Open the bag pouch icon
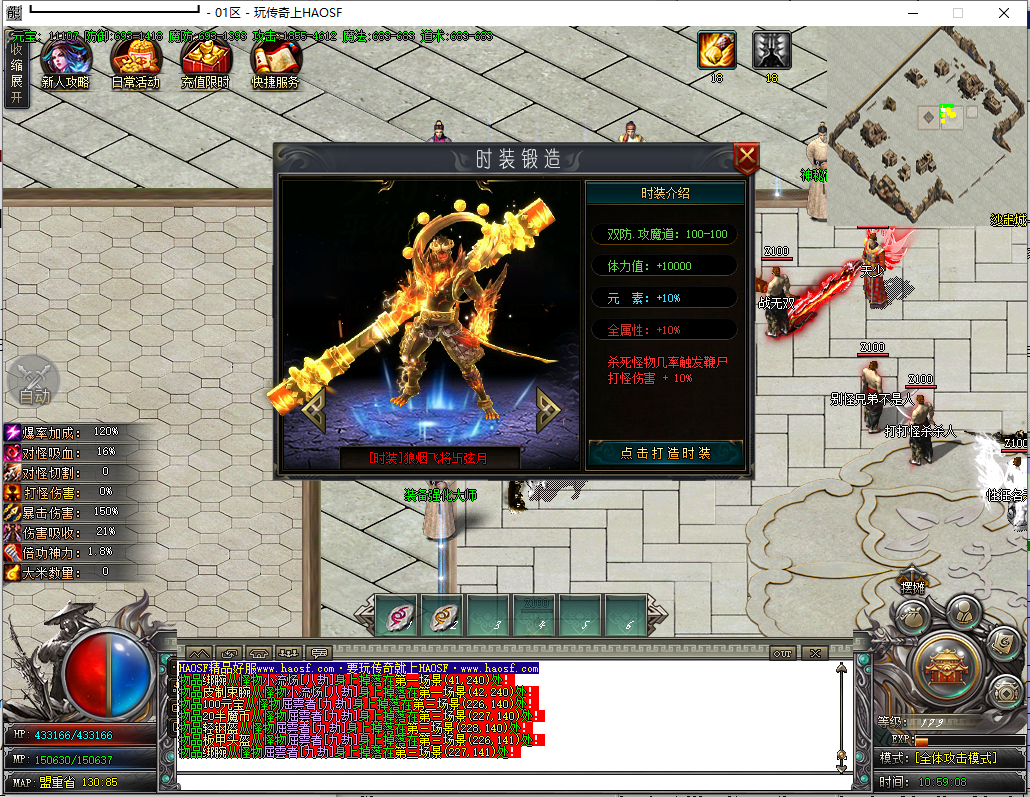The width and height of the screenshot is (1030, 797). (911, 618)
